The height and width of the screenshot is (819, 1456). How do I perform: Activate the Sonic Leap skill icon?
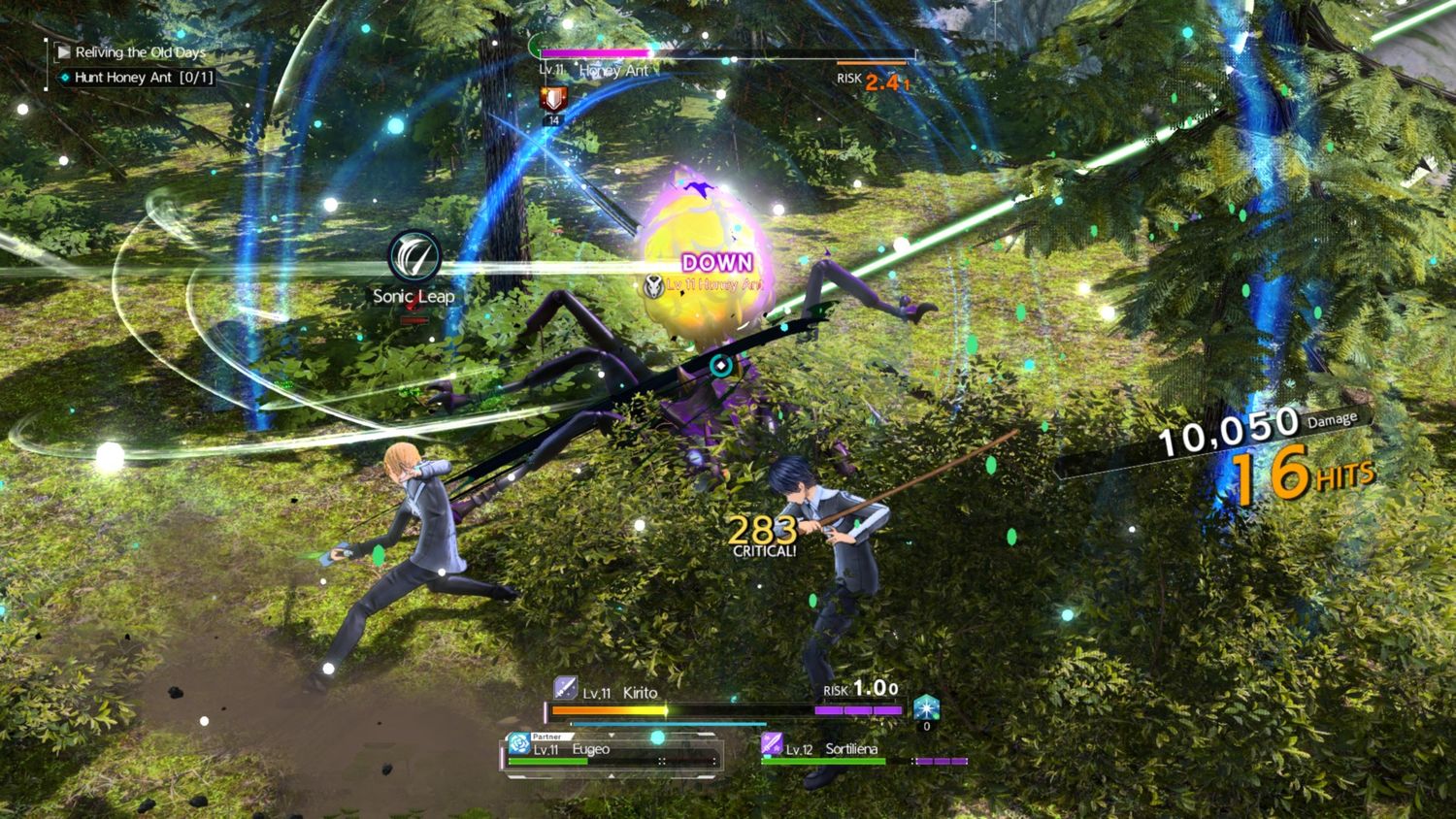(414, 256)
